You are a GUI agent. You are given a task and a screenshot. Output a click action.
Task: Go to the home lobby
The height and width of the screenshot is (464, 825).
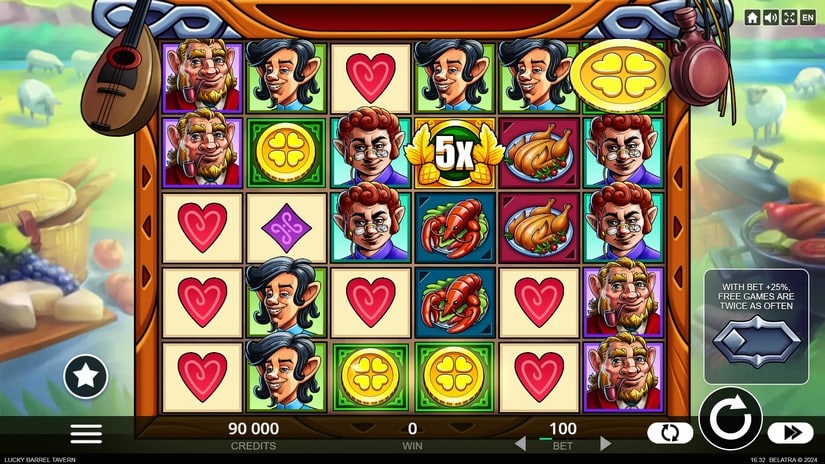click(752, 17)
